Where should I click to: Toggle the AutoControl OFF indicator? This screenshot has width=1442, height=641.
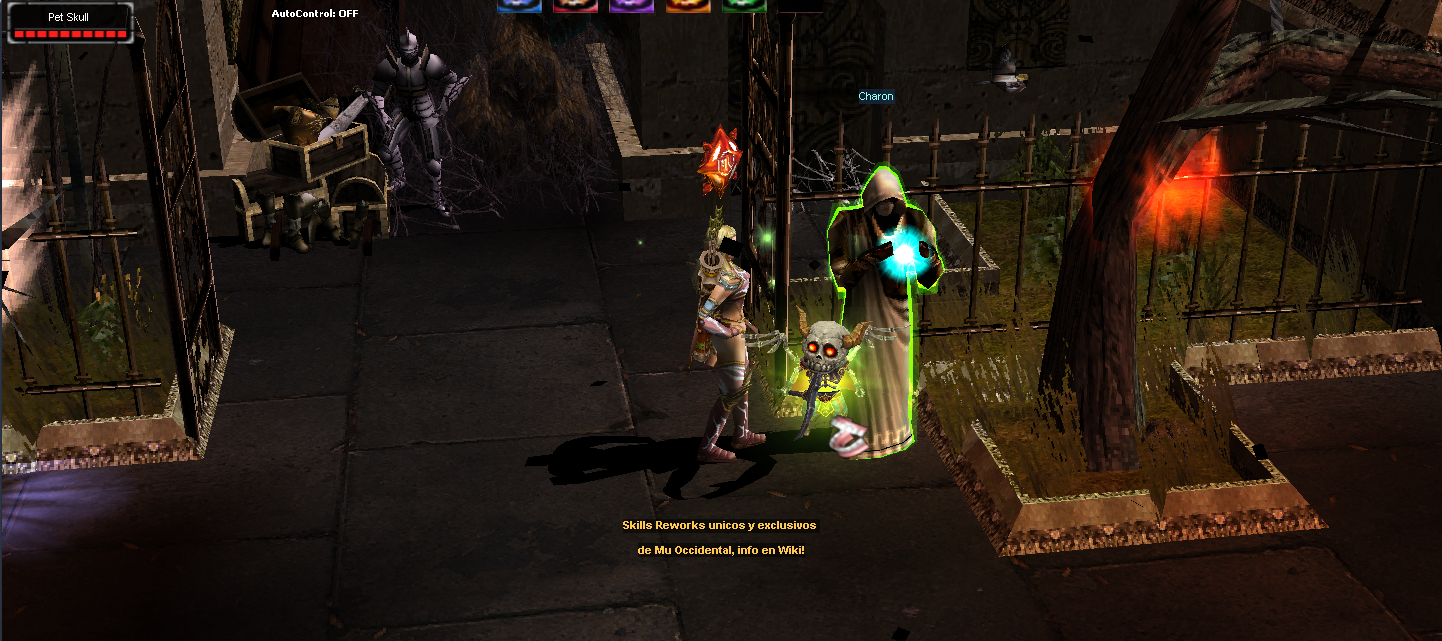315,14
